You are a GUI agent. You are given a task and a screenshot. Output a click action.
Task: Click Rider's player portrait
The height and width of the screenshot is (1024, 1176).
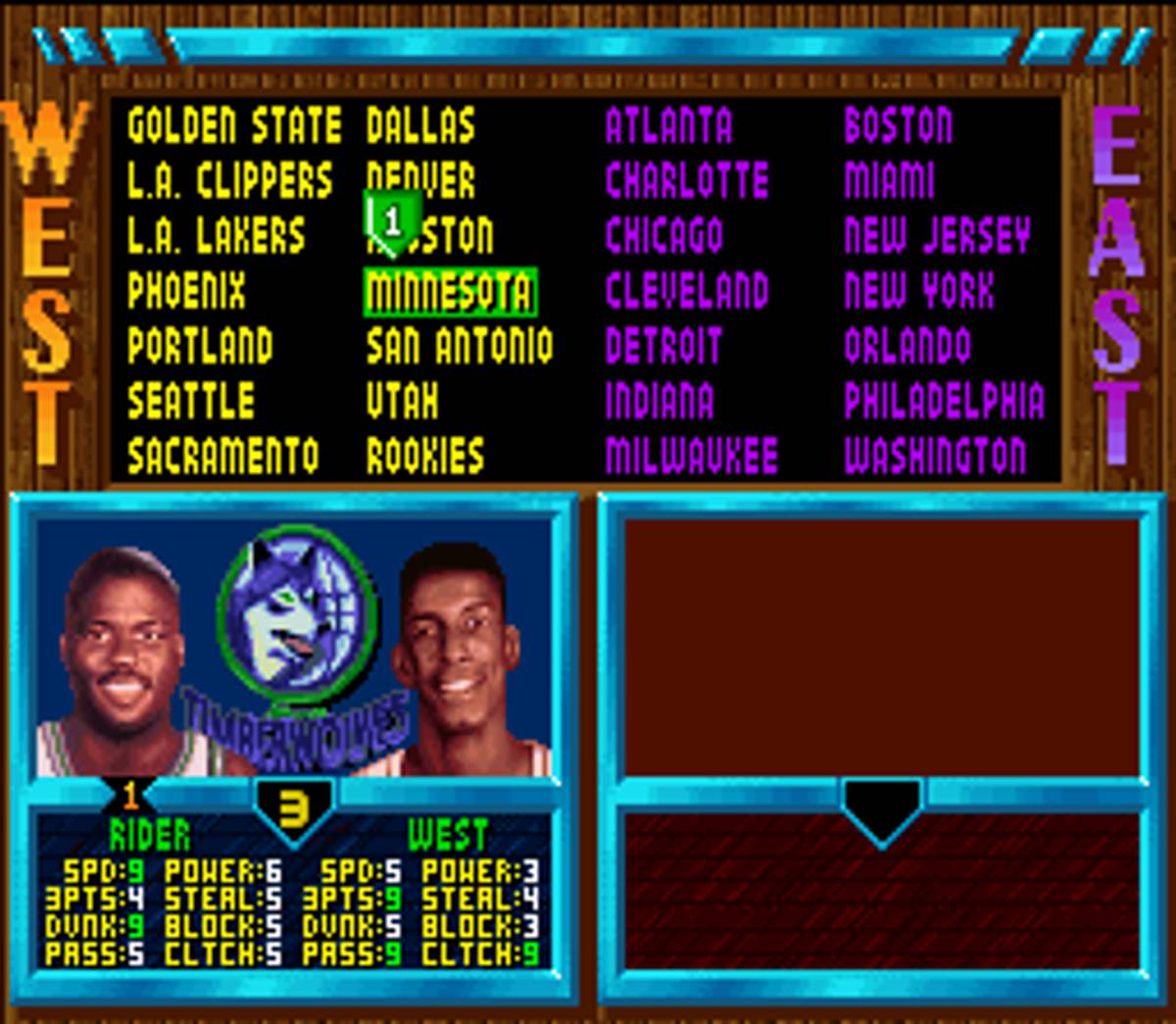[118, 661]
